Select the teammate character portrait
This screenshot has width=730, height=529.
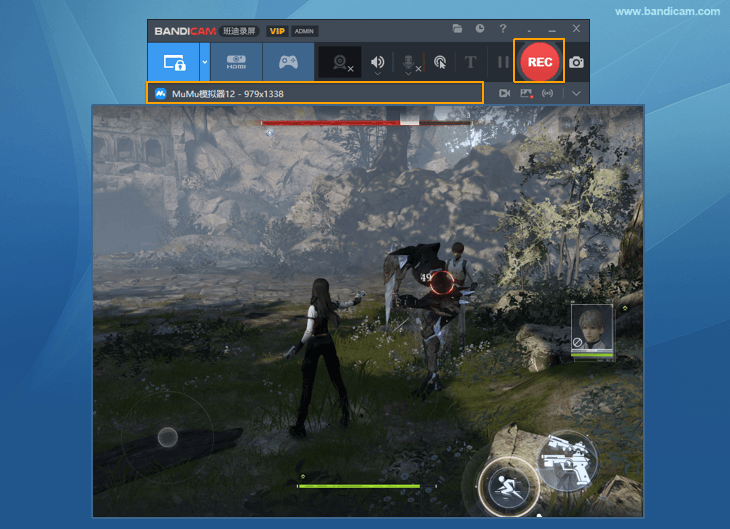point(591,330)
